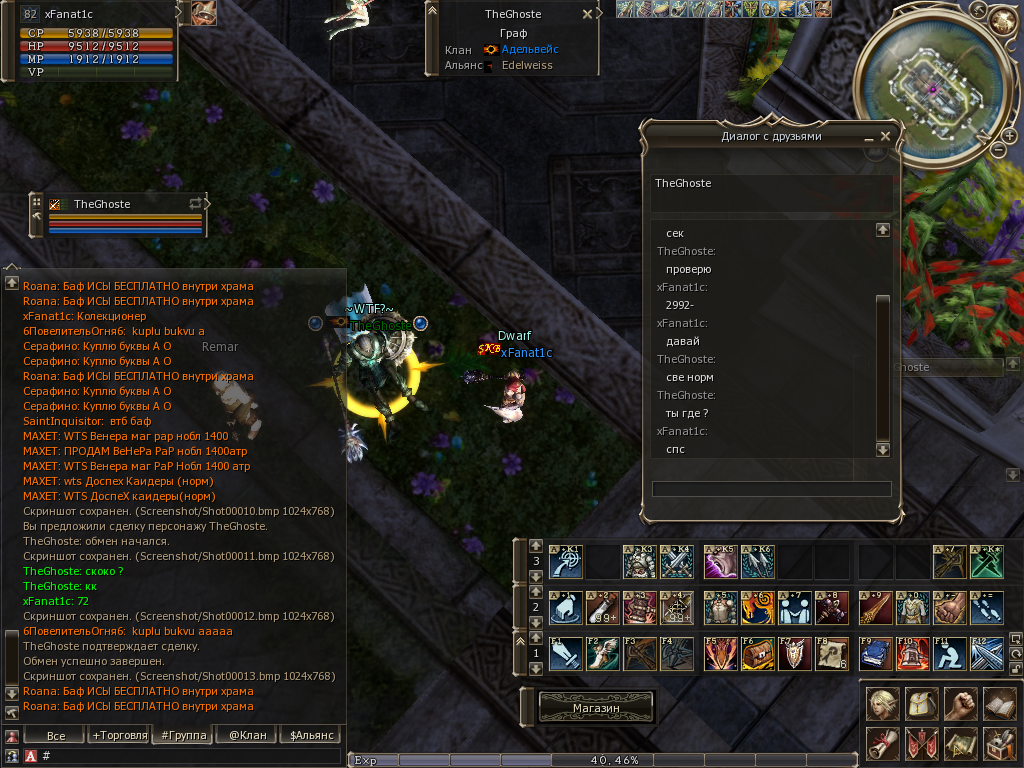Select the +Торговля chat tab

120,735
